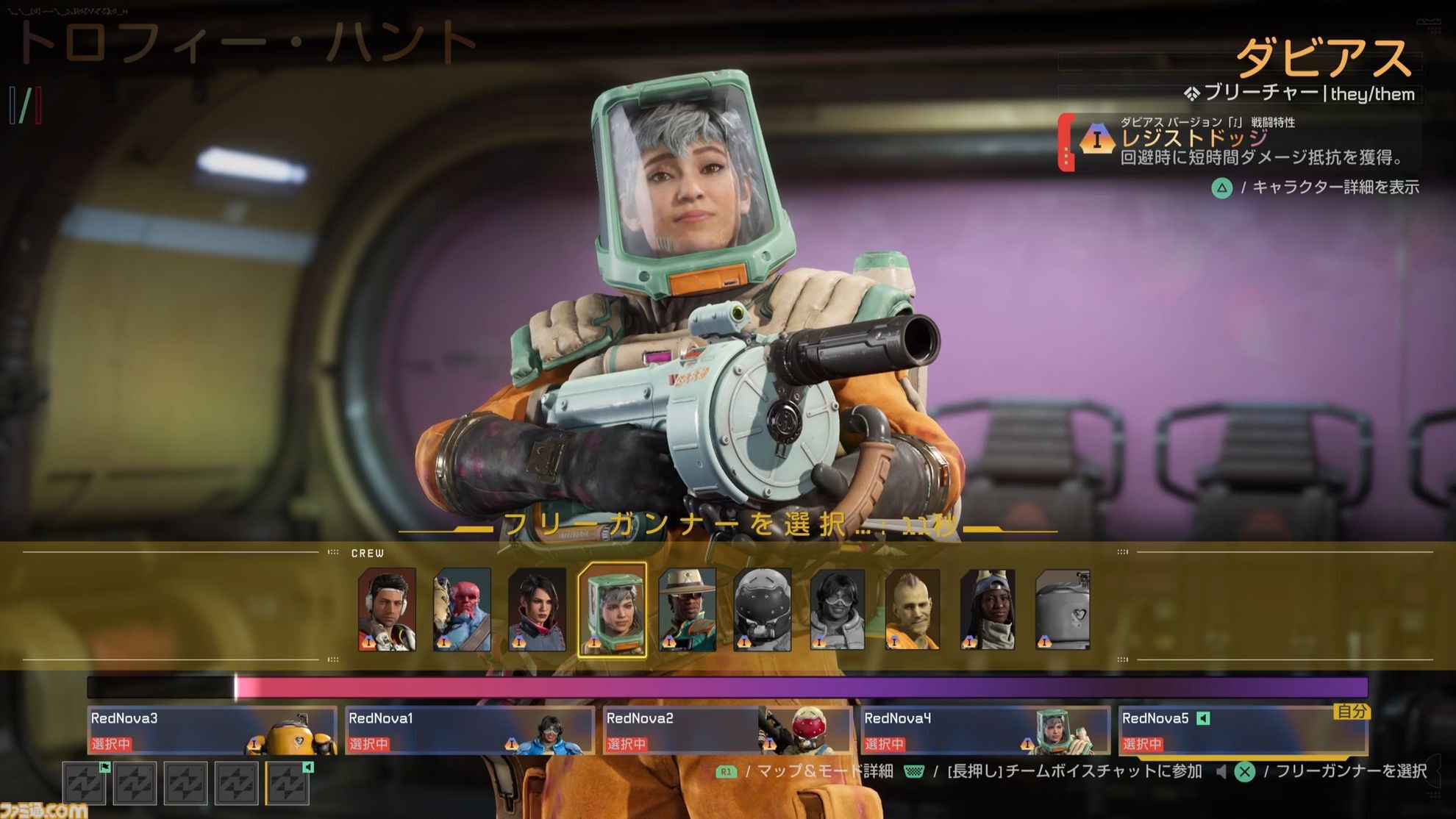Choose the mohawk man in orange portrait

913,609
